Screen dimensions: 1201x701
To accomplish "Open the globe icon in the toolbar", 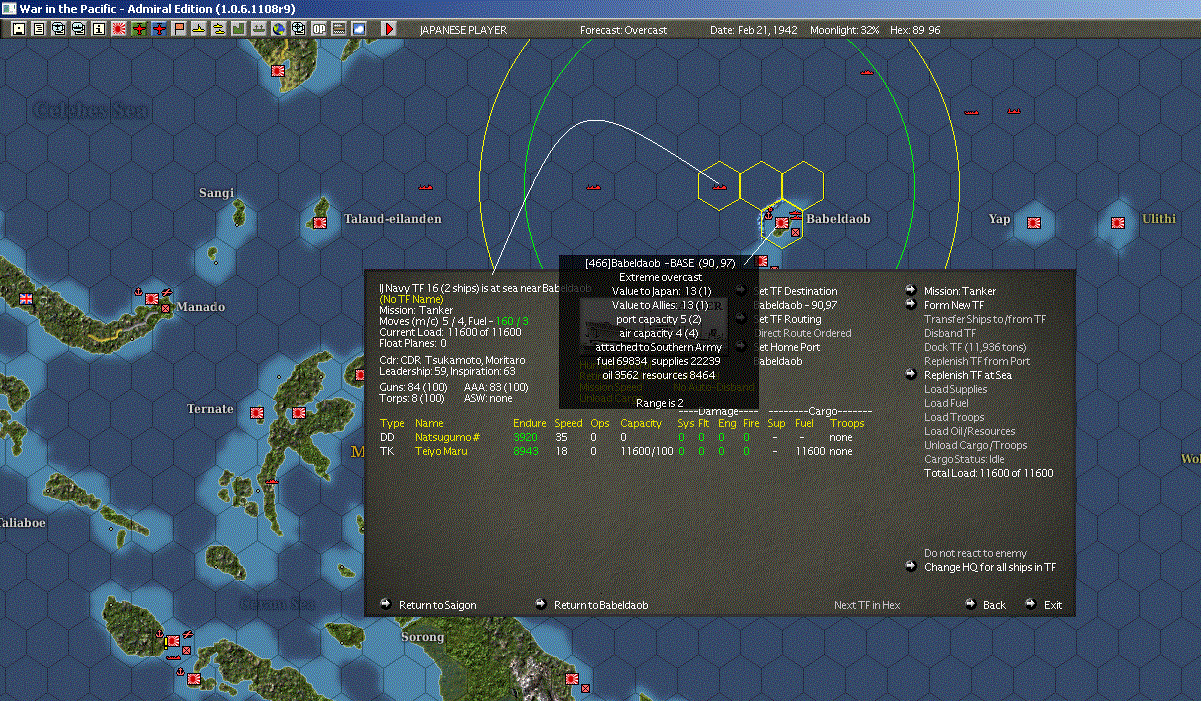I will [x=278, y=29].
